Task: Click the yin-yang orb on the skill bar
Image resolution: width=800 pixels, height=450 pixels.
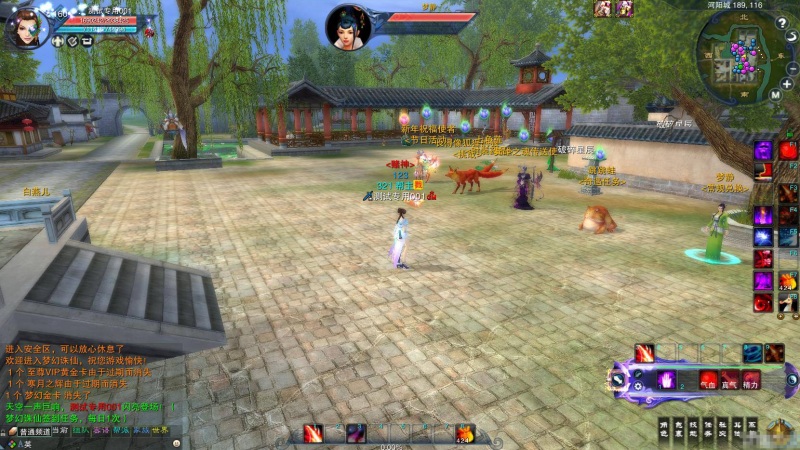Action: coord(791,379)
